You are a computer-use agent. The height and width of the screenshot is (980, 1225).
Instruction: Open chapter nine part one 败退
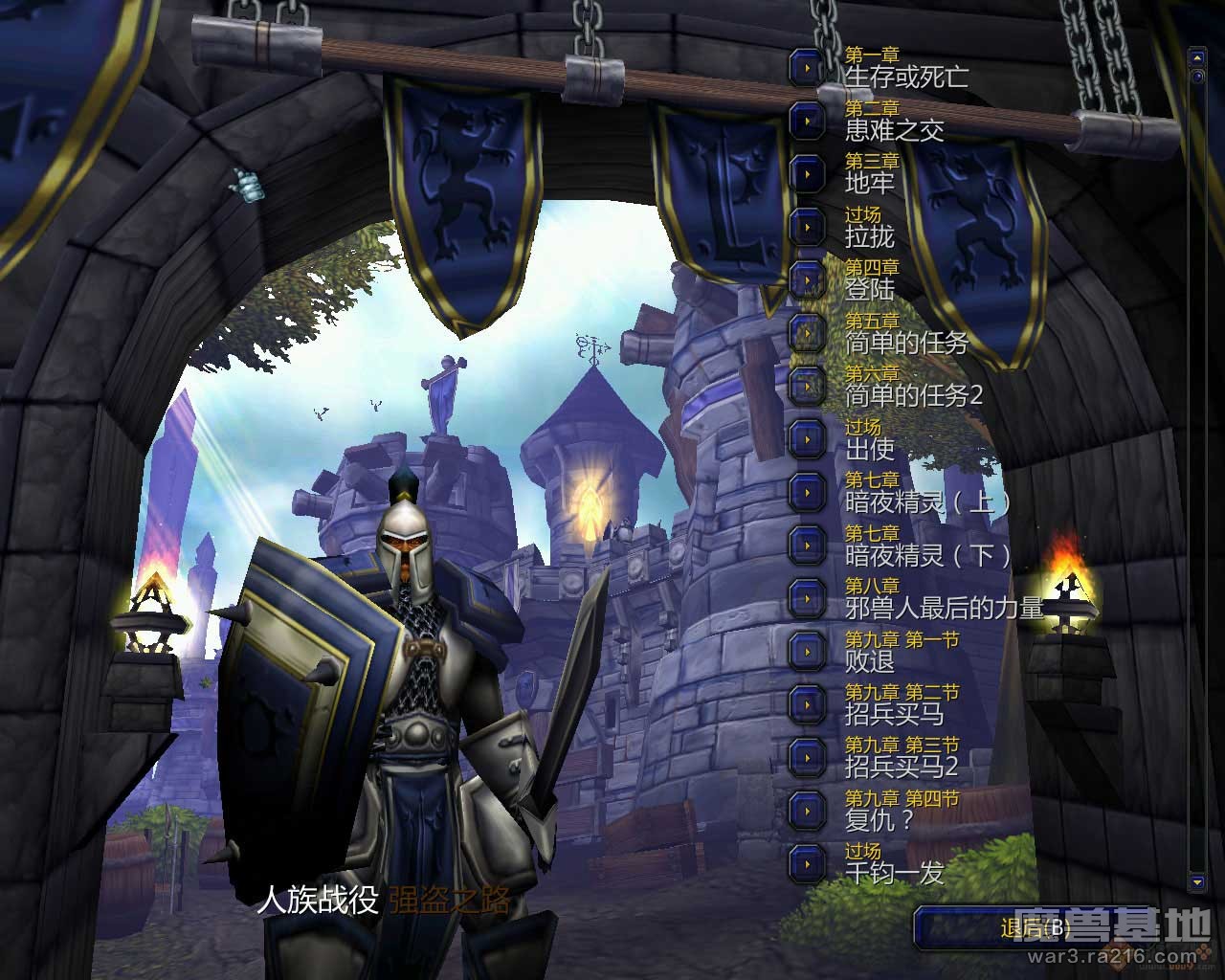pos(809,652)
